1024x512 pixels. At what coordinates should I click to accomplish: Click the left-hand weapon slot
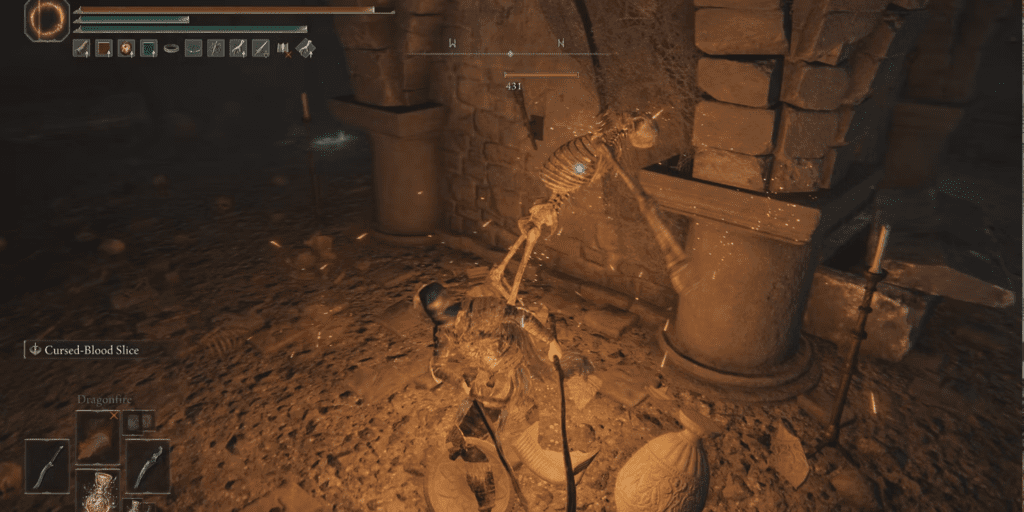[47, 465]
